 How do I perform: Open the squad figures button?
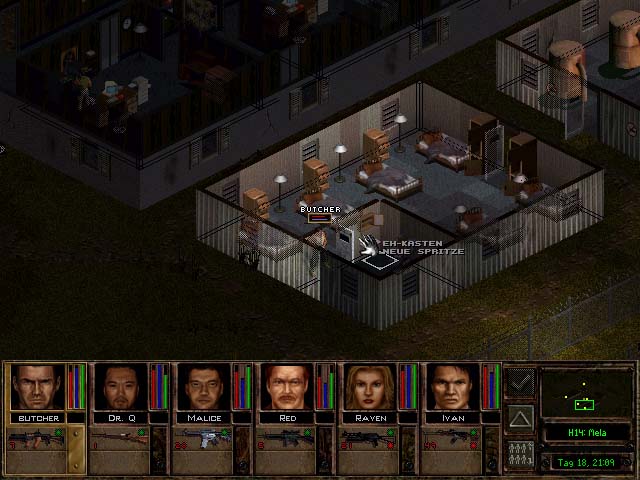pos(520,452)
